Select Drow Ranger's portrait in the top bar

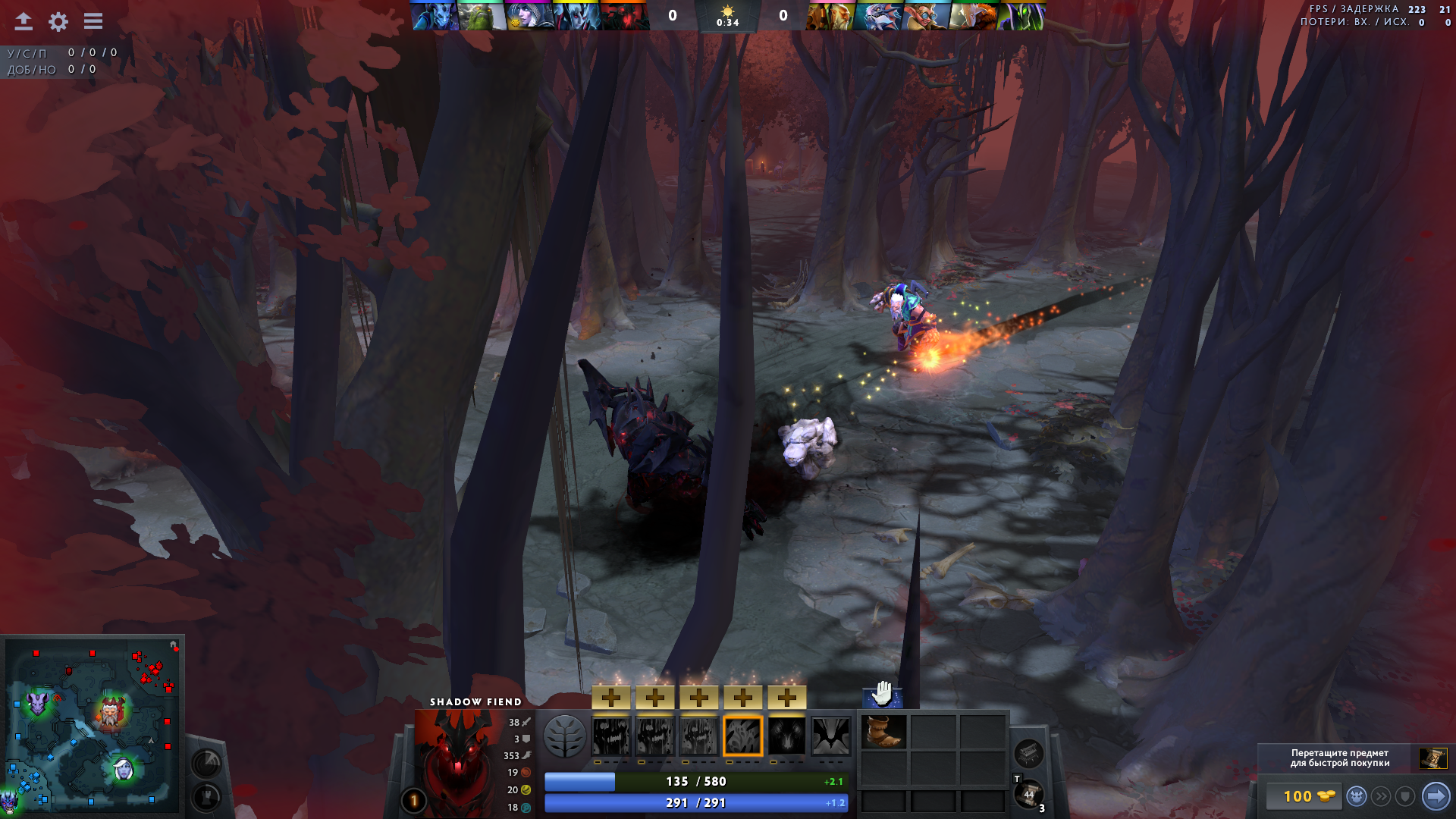(x=530, y=17)
